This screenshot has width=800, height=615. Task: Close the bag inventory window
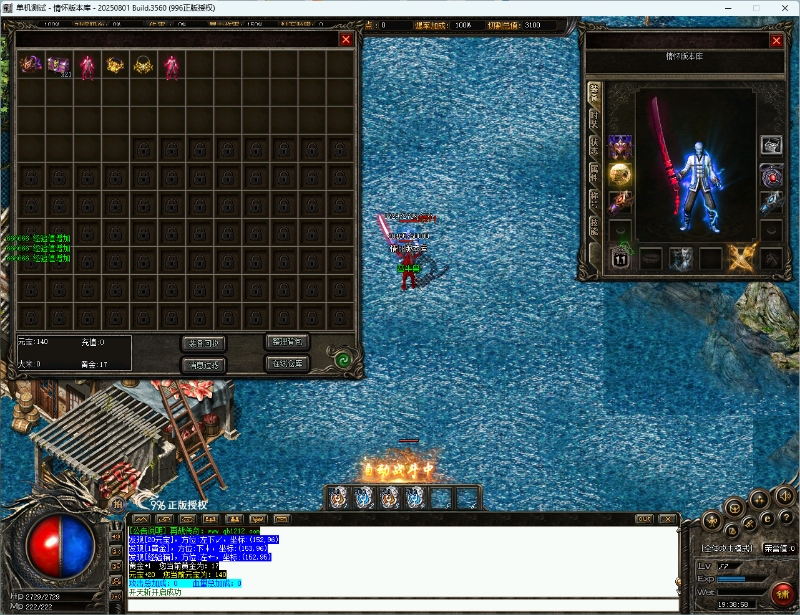pos(346,39)
